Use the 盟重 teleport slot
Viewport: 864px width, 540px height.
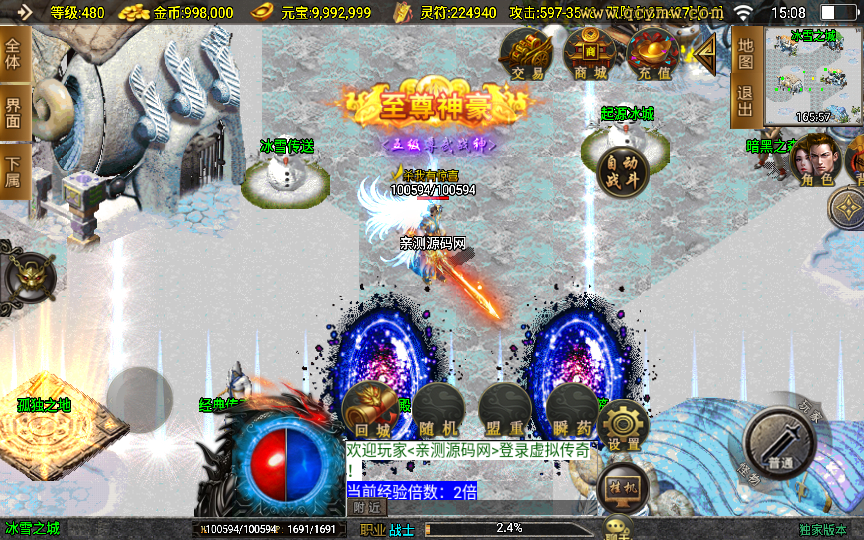pyautogui.click(x=504, y=411)
